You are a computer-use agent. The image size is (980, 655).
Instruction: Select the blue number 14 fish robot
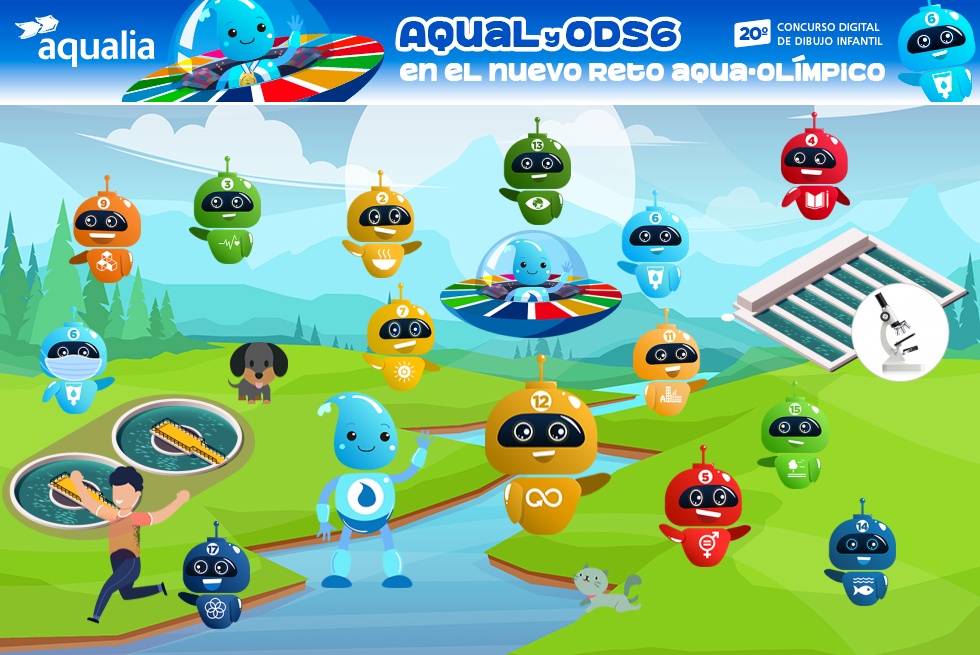click(x=861, y=556)
